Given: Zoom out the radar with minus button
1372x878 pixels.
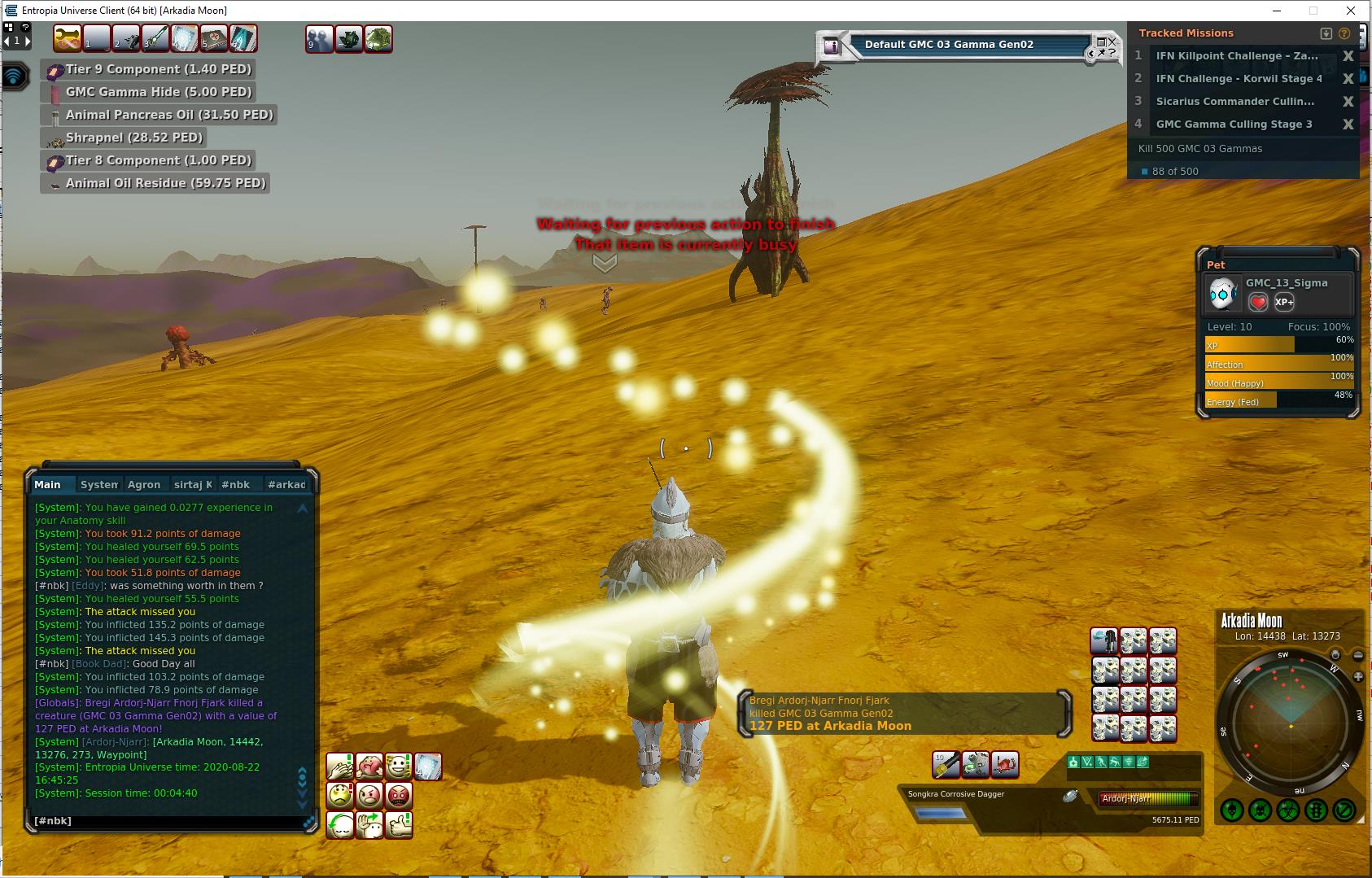Looking at the screenshot, I should click(x=1358, y=655).
